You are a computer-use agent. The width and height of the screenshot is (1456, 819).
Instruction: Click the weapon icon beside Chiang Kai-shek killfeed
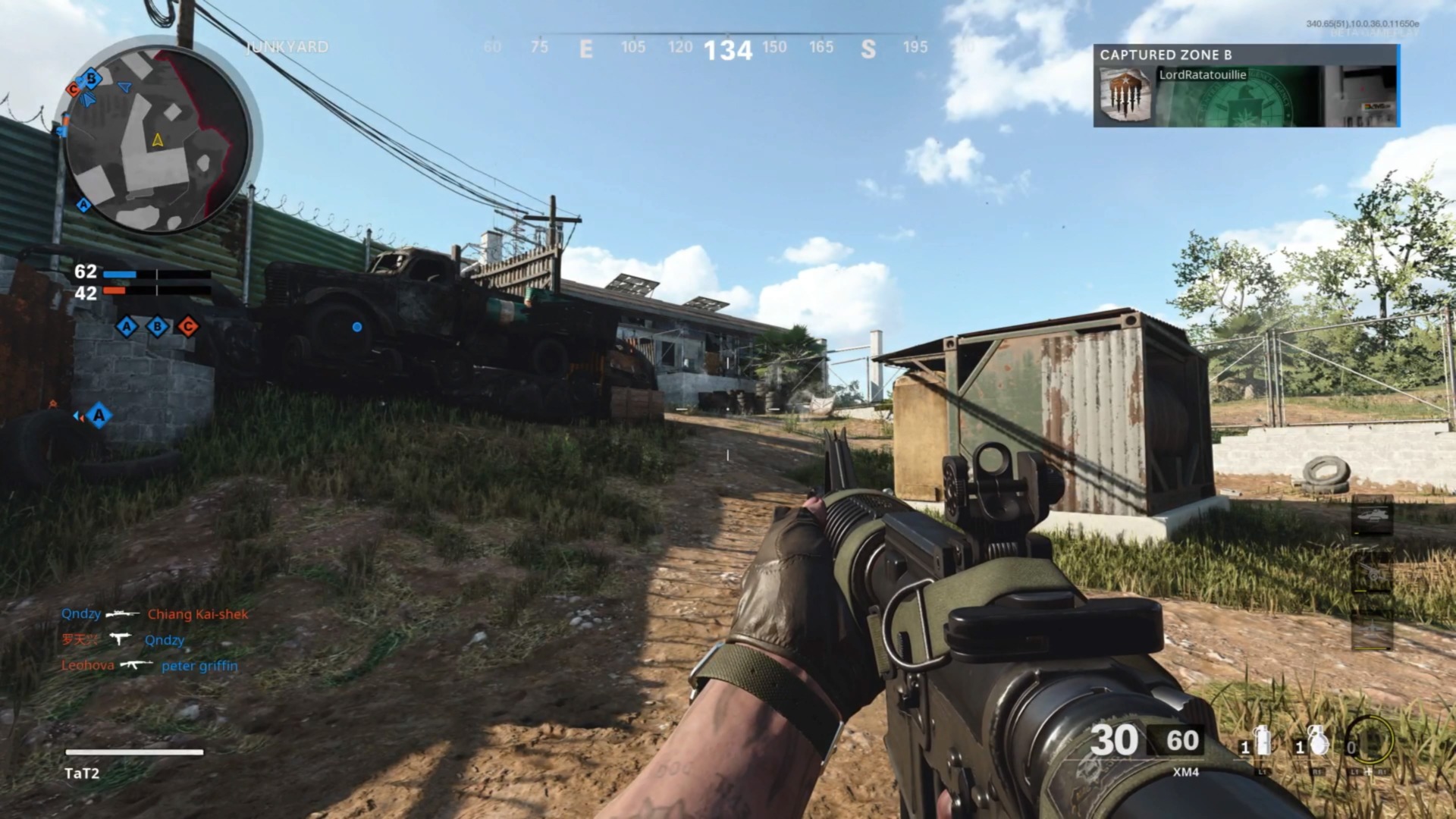click(121, 614)
